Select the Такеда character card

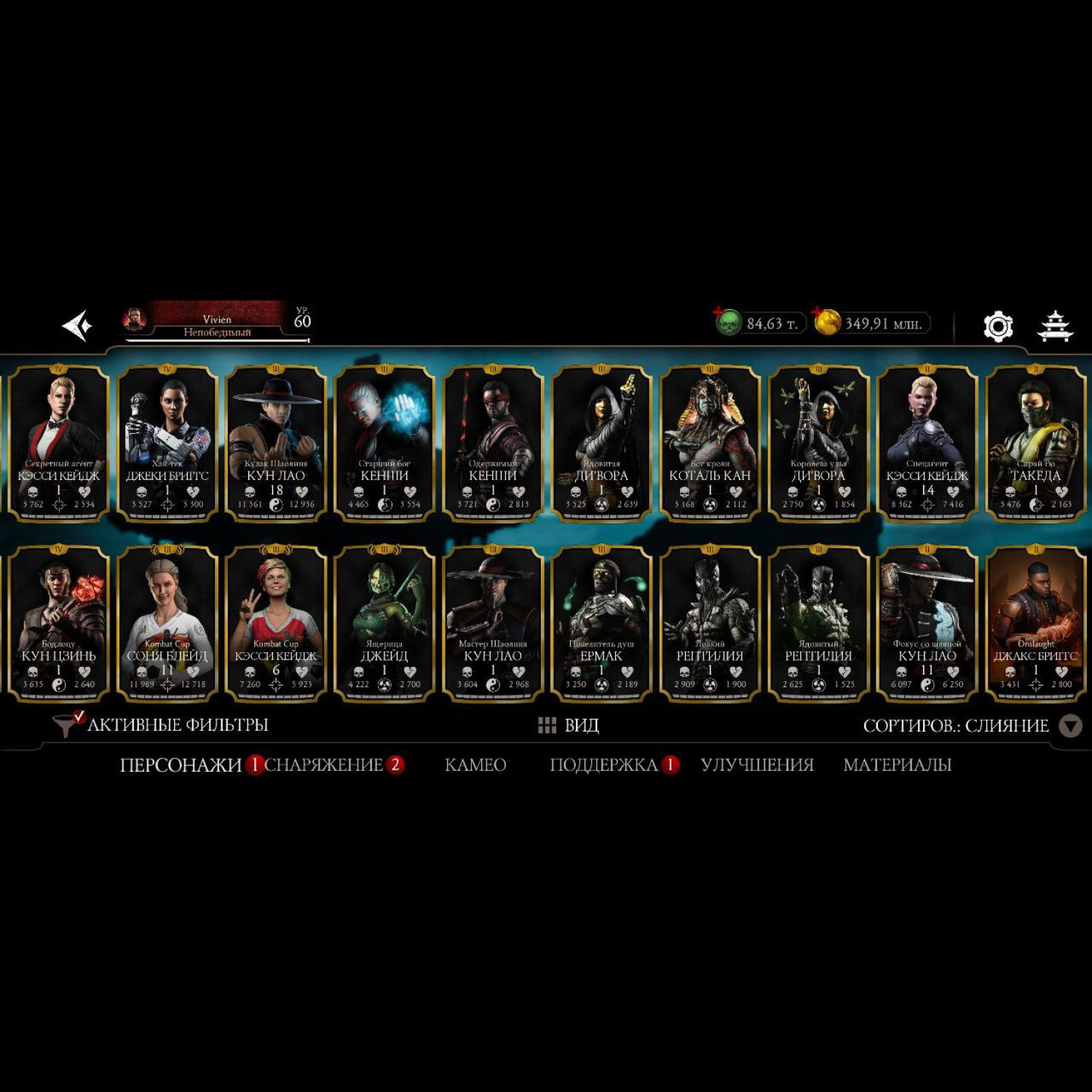[x=1035, y=444]
